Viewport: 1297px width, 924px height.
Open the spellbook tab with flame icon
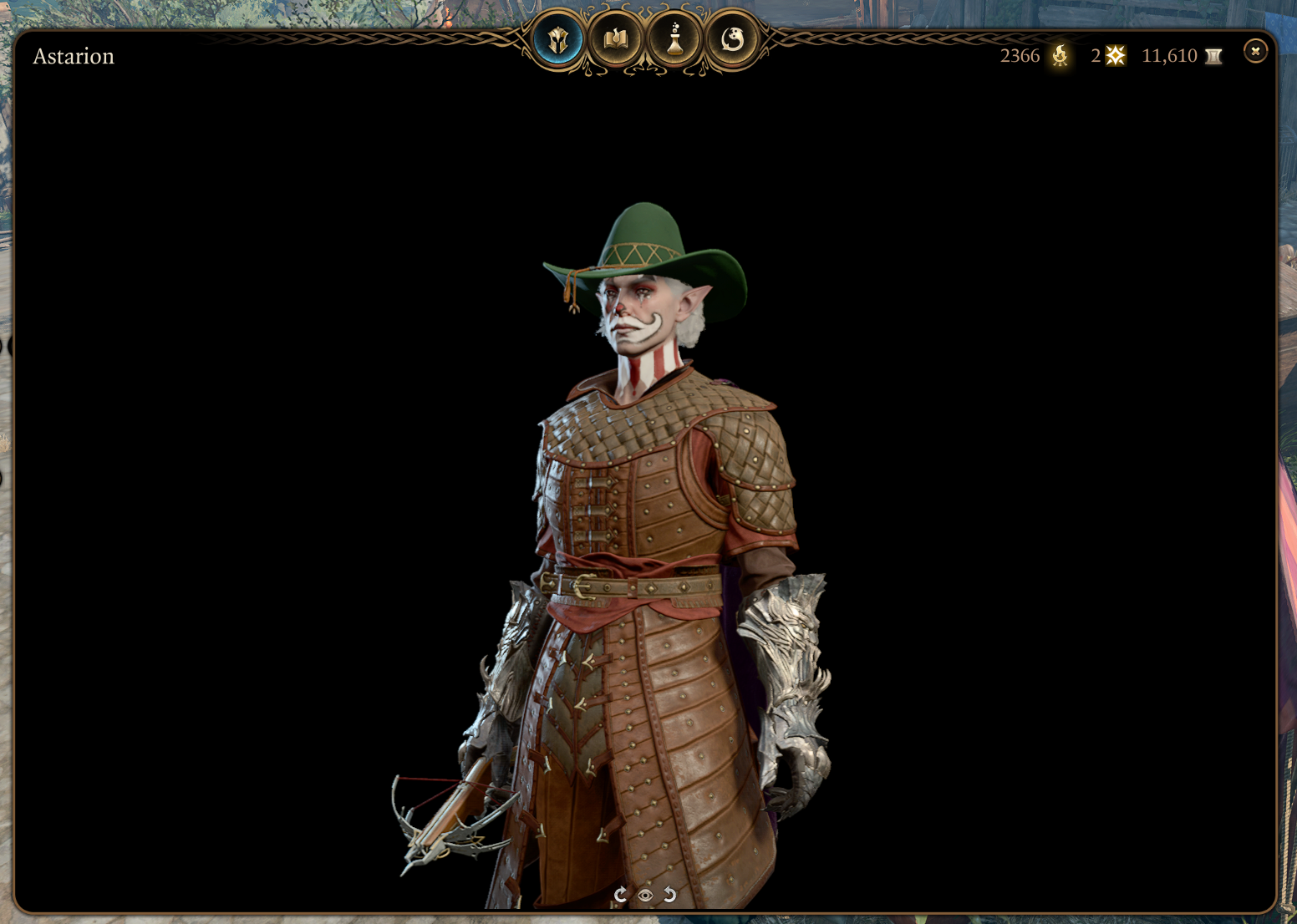click(x=616, y=39)
